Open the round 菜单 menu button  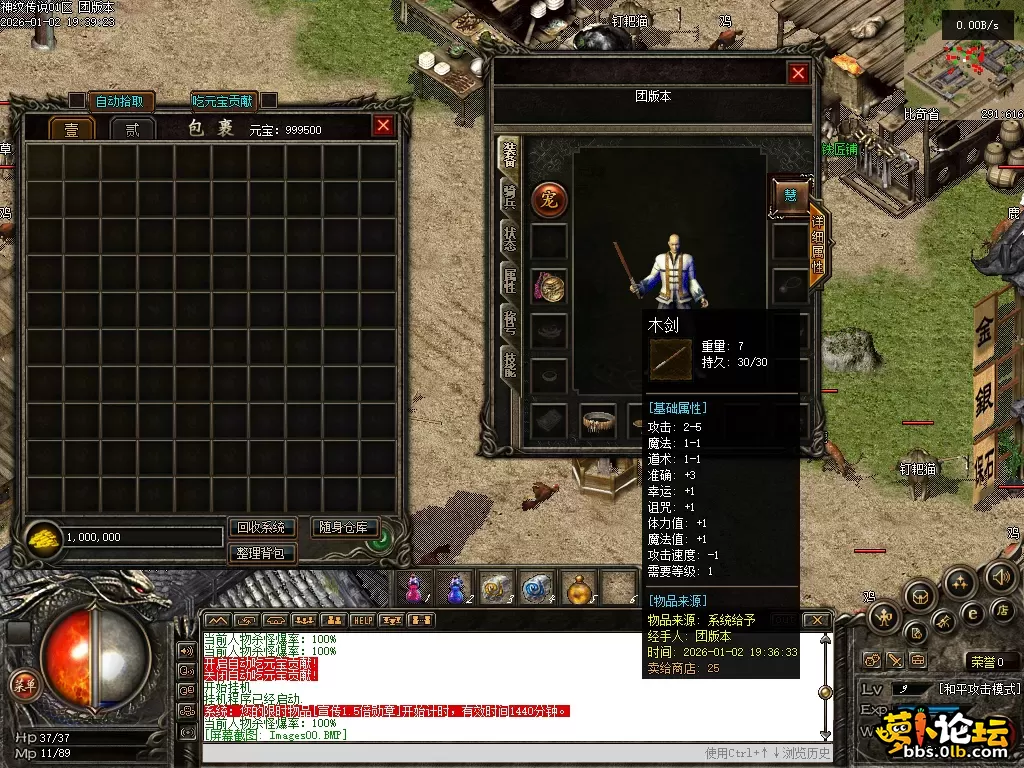[x=22, y=685]
